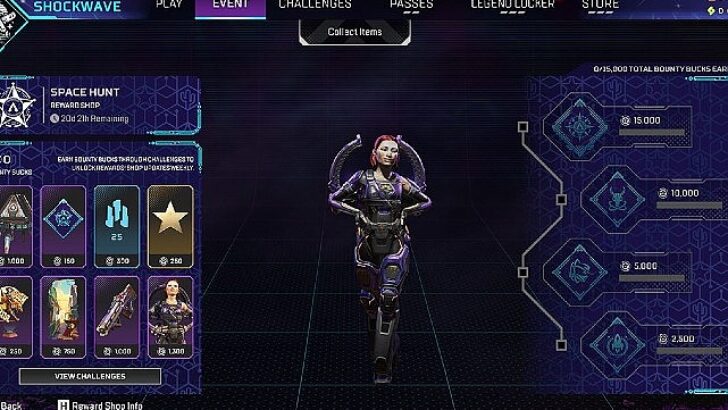This screenshot has width=728, height=410.
Task: Open the View Challenges button
Action: click(89, 376)
